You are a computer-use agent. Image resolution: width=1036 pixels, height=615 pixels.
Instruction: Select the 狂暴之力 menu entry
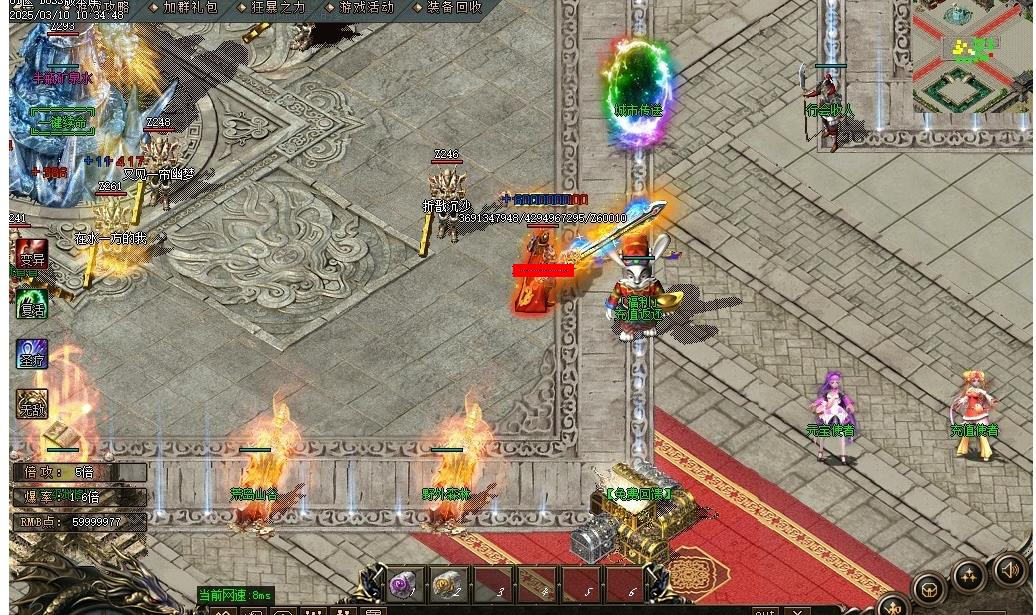(x=277, y=7)
